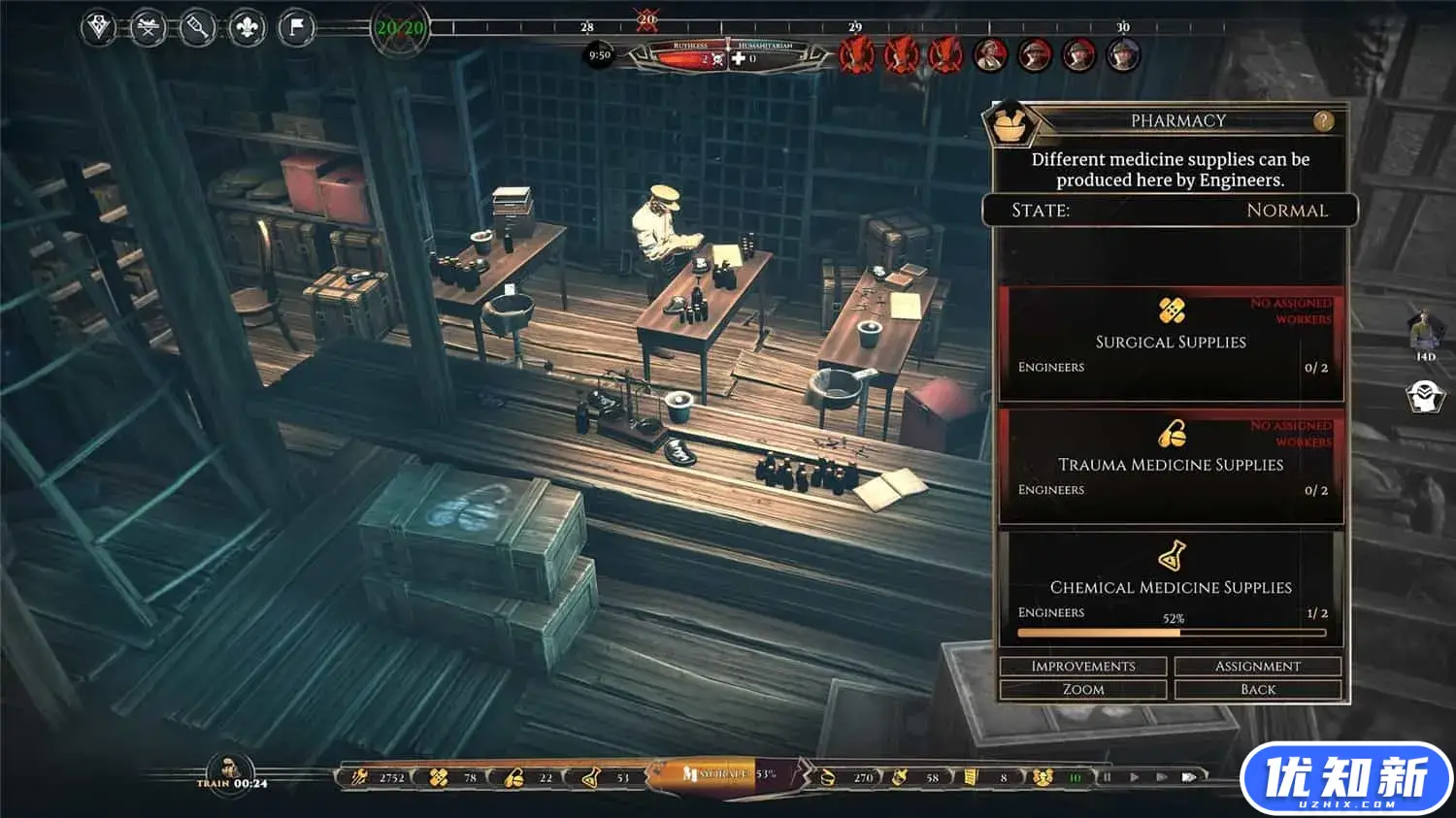Click the Zoom button
This screenshot has width=1456, height=818.
[1082, 690]
